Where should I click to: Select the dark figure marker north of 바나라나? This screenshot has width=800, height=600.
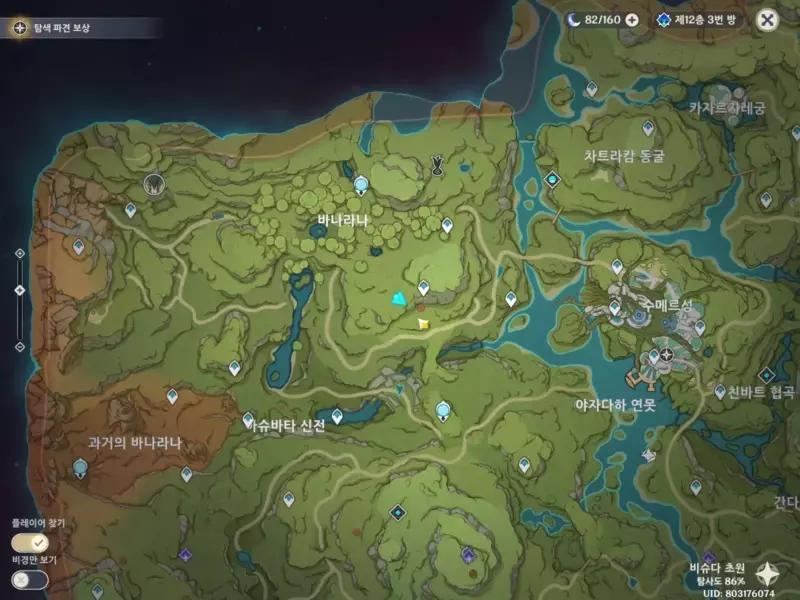click(437, 164)
